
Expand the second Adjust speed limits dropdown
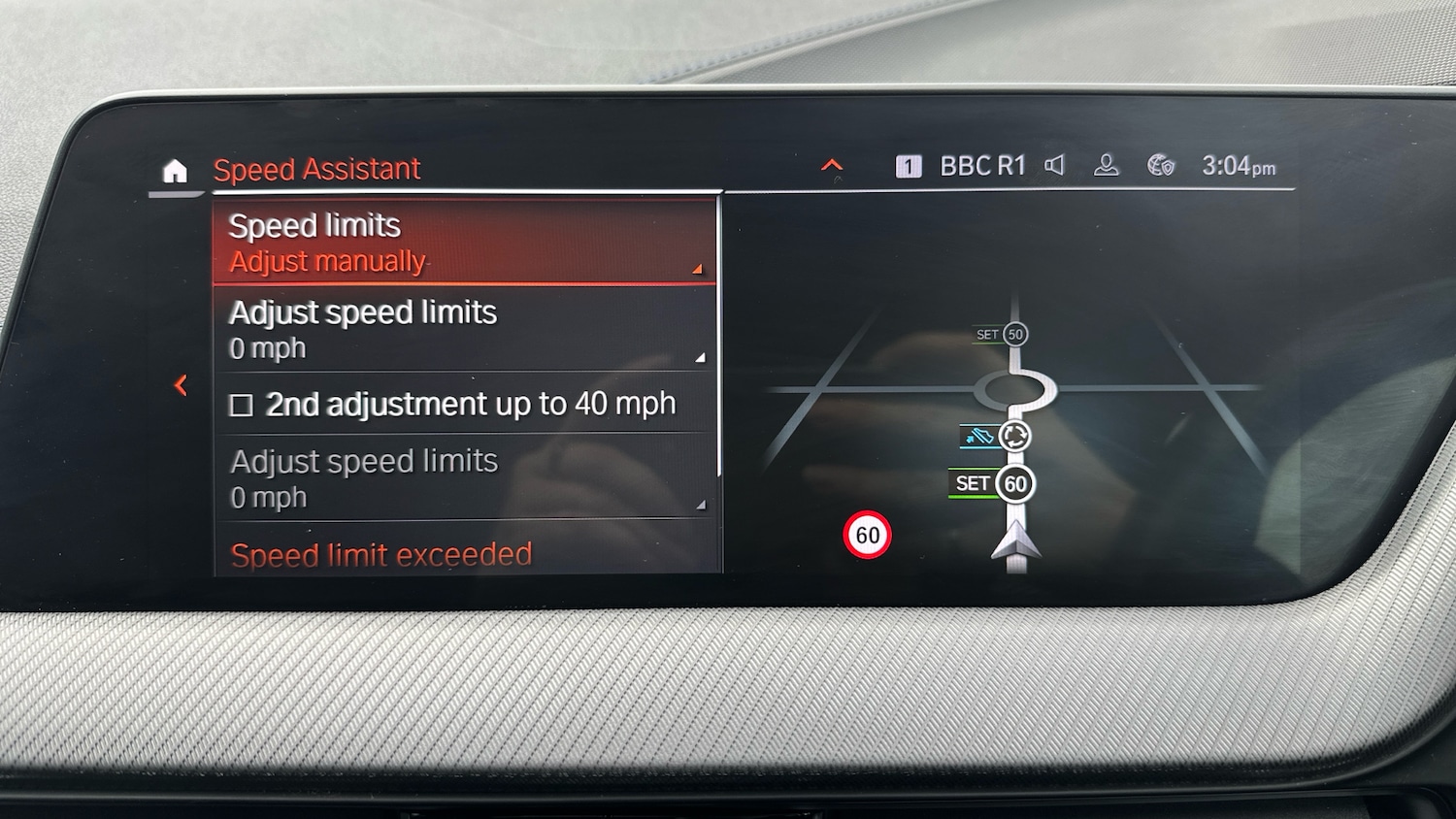tap(464, 477)
